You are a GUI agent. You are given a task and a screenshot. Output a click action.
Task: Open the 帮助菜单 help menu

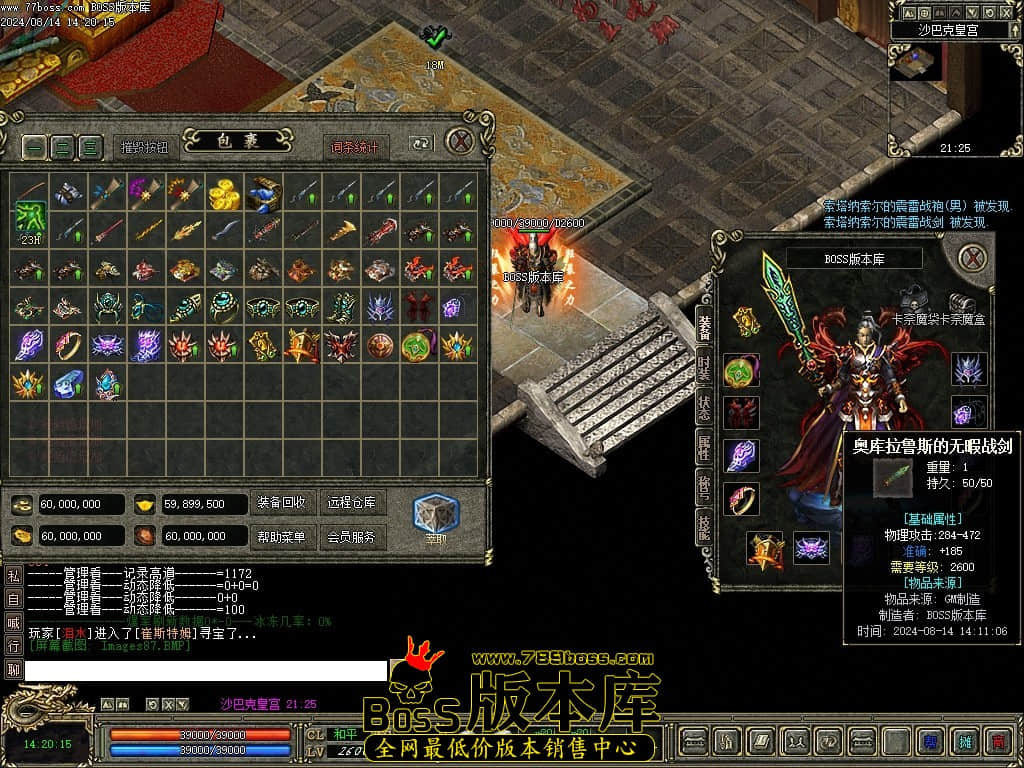point(282,537)
